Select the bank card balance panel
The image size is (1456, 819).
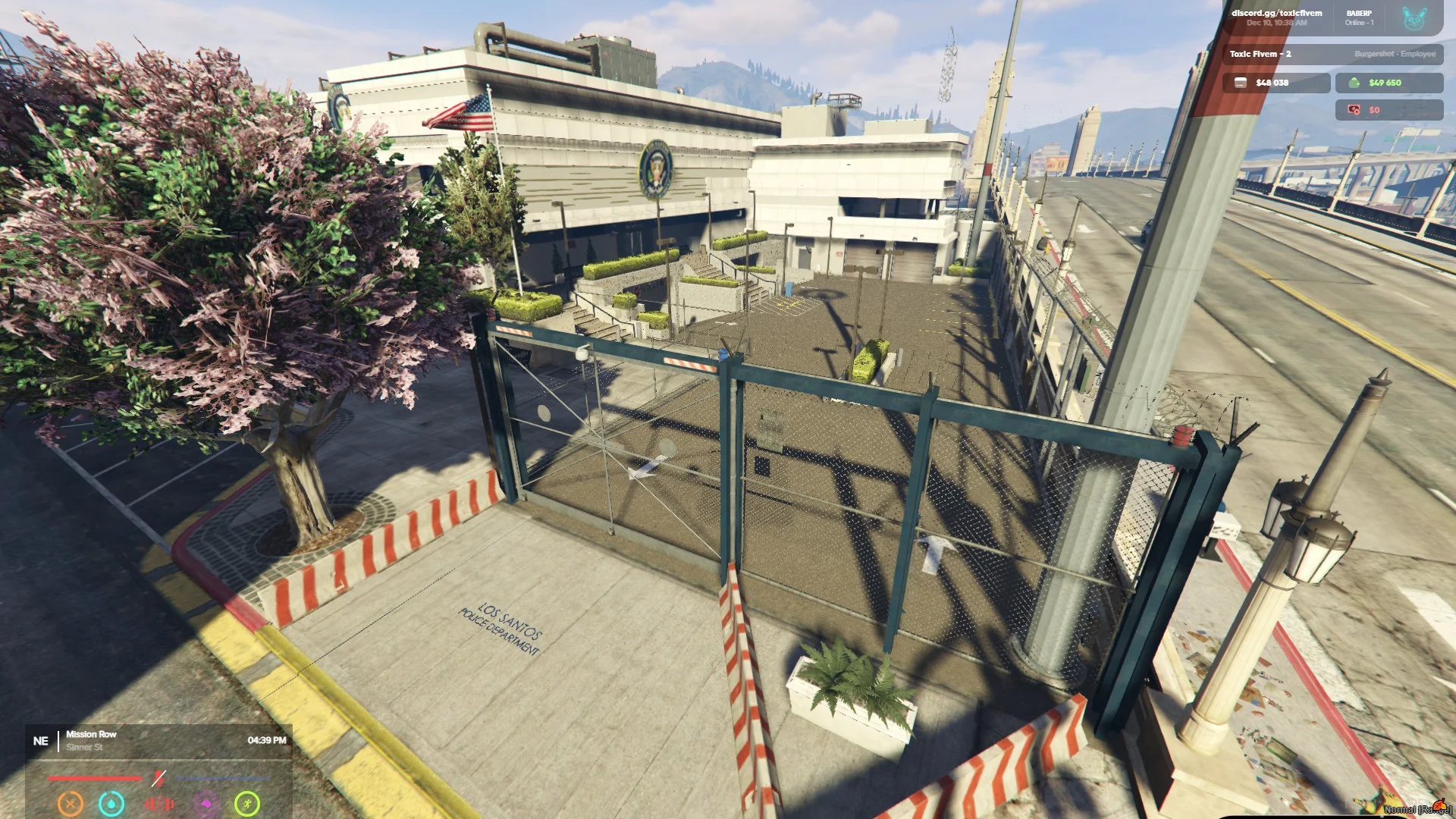coord(1276,83)
